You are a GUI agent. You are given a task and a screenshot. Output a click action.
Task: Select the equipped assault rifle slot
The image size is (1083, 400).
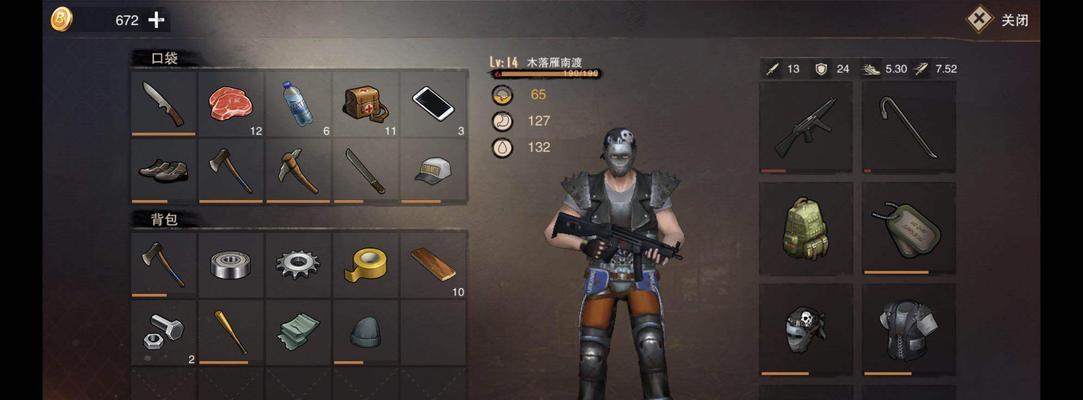(x=805, y=127)
